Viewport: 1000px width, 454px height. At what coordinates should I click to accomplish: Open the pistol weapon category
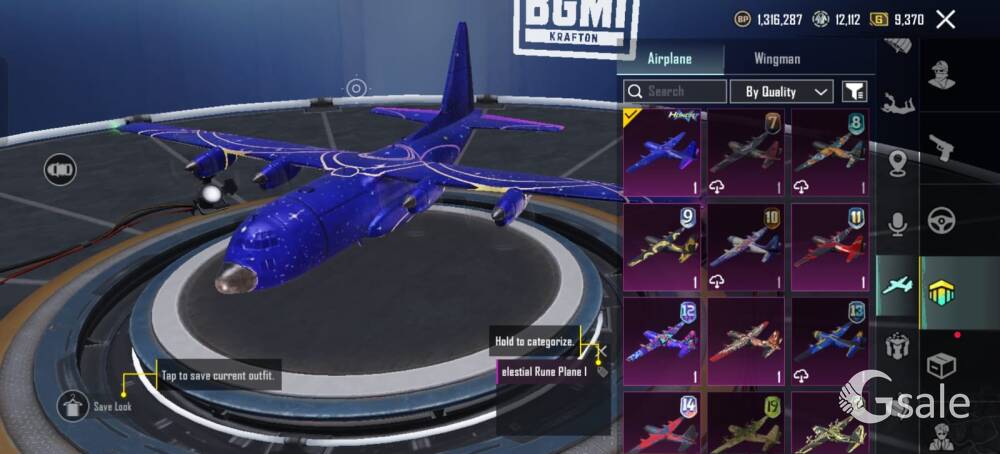click(941, 148)
